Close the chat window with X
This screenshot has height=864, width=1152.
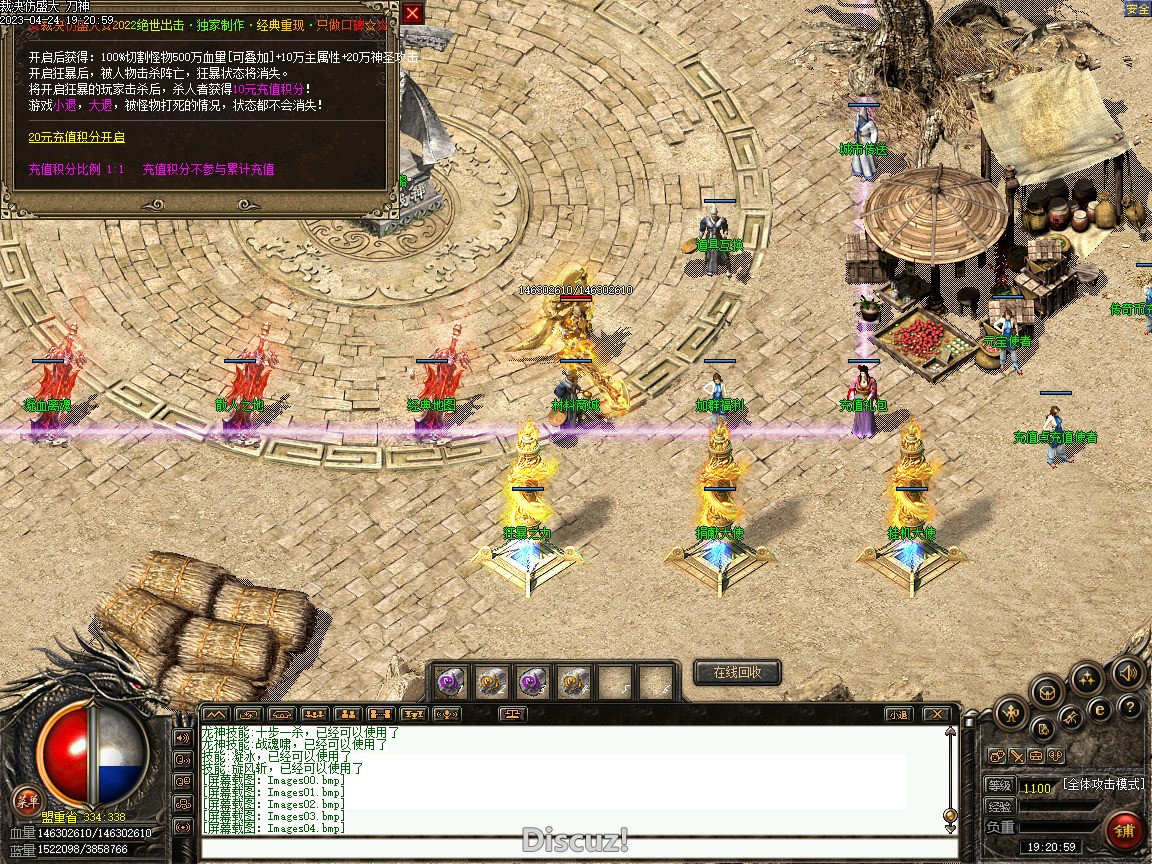(936, 714)
